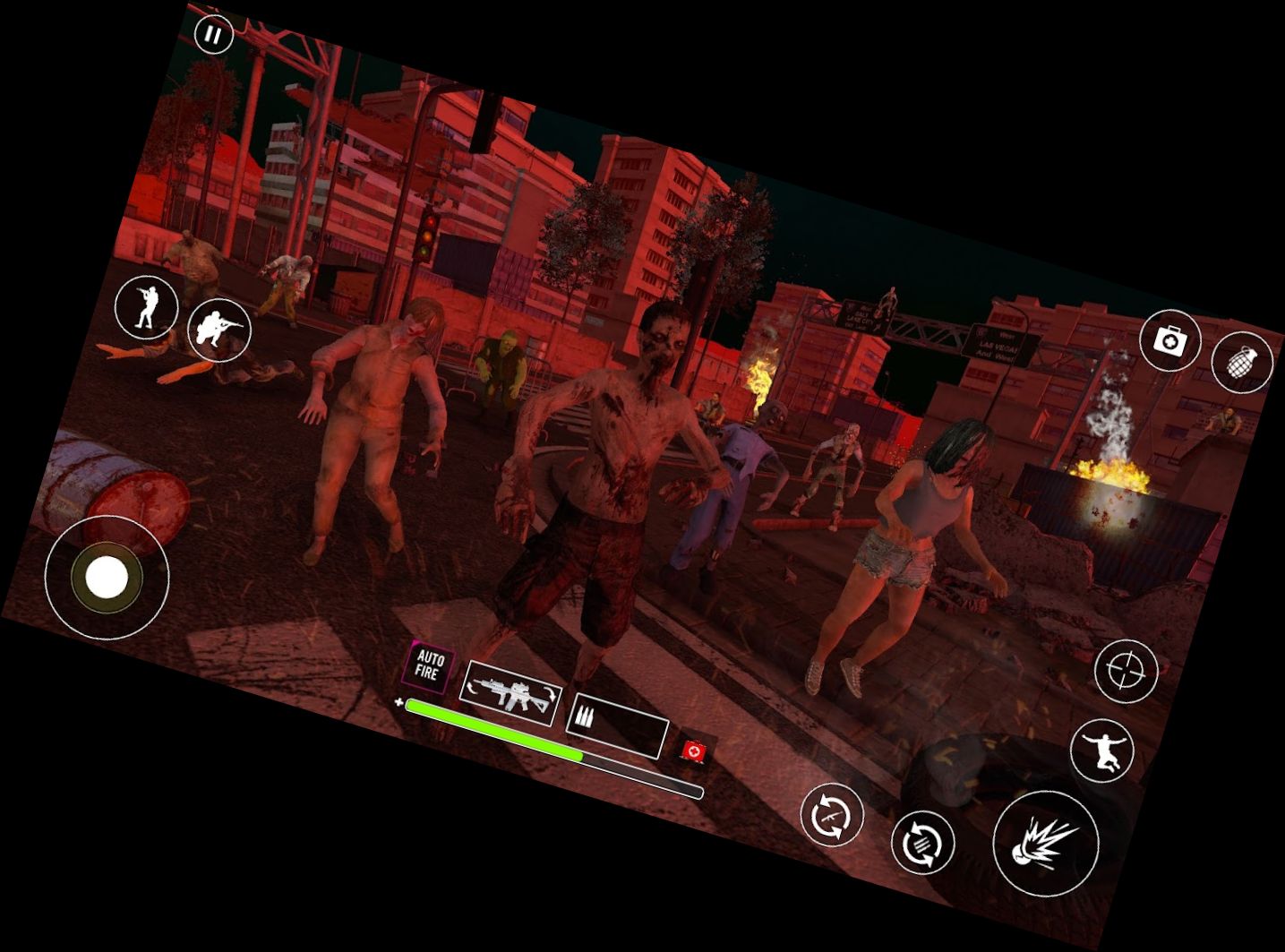Toggle crouch by tapping the crouching soldier icon

point(219,330)
